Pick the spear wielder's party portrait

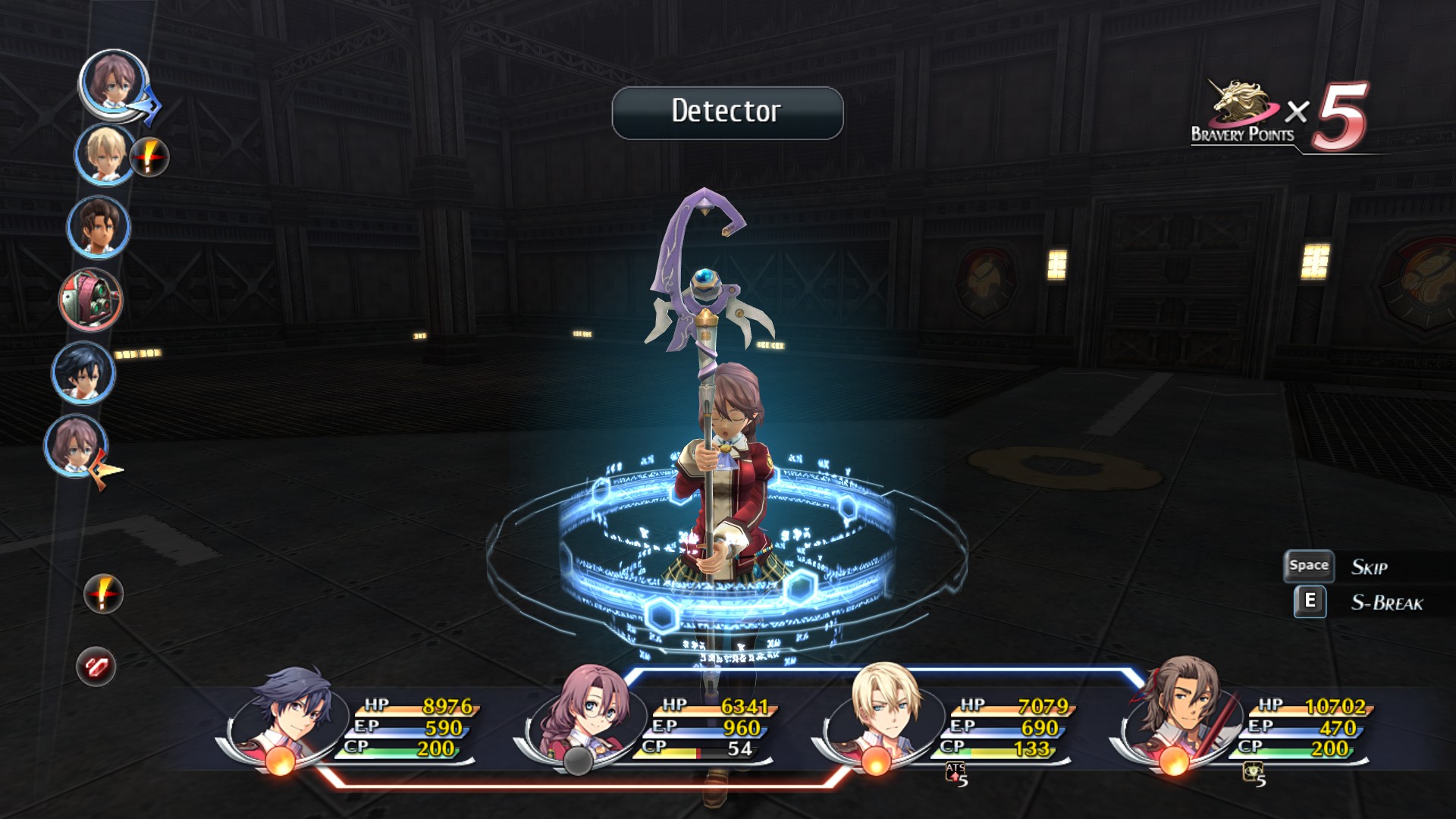1179,709
